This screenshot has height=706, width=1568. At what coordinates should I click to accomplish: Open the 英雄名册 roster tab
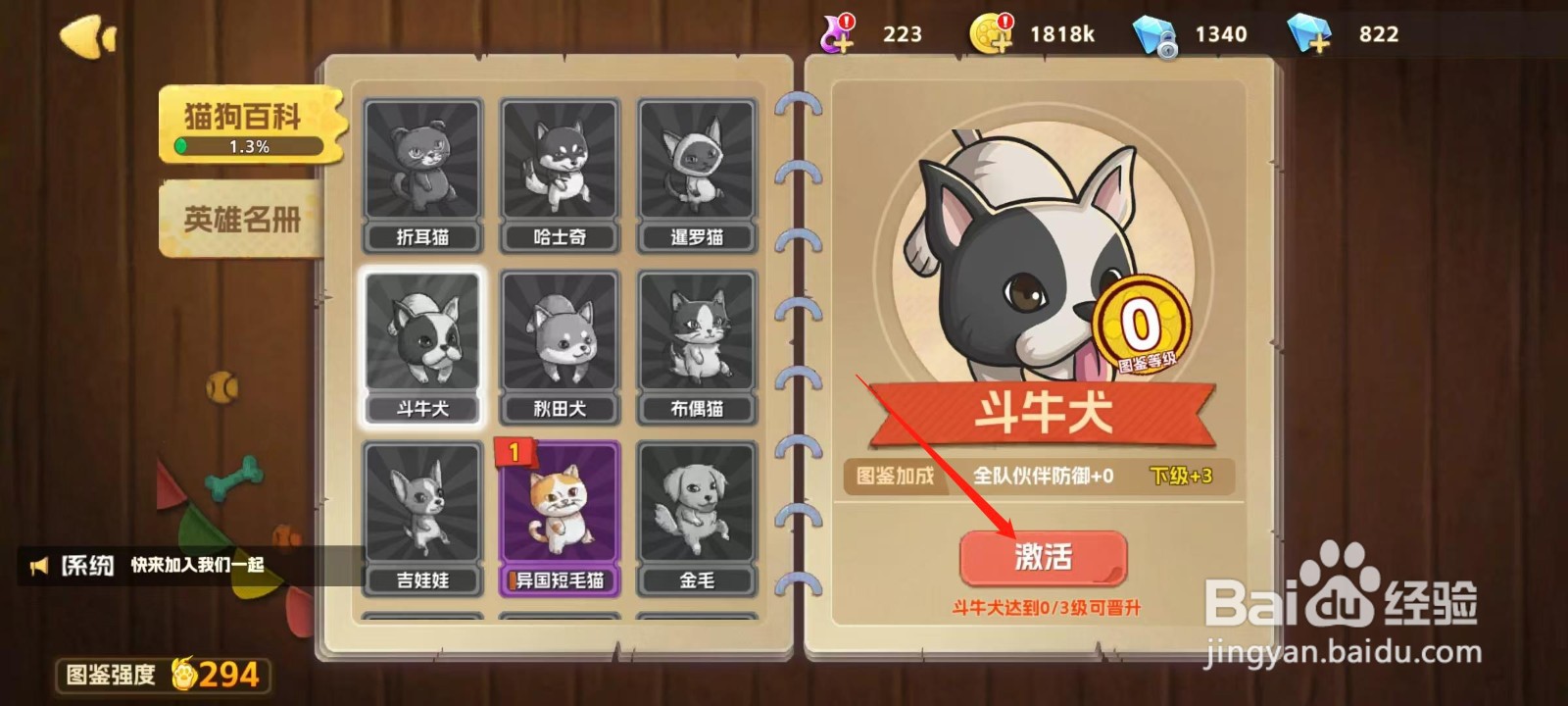[x=241, y=218]
